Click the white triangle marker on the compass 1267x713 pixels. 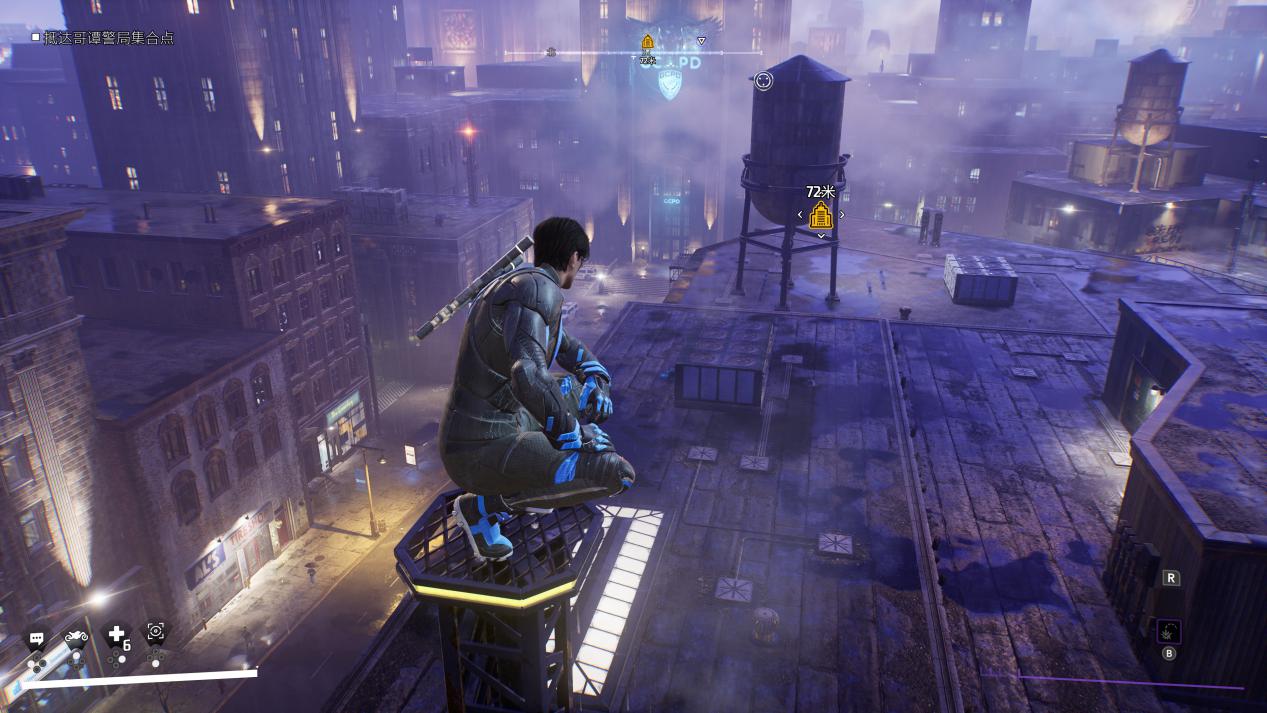point(701,41)
